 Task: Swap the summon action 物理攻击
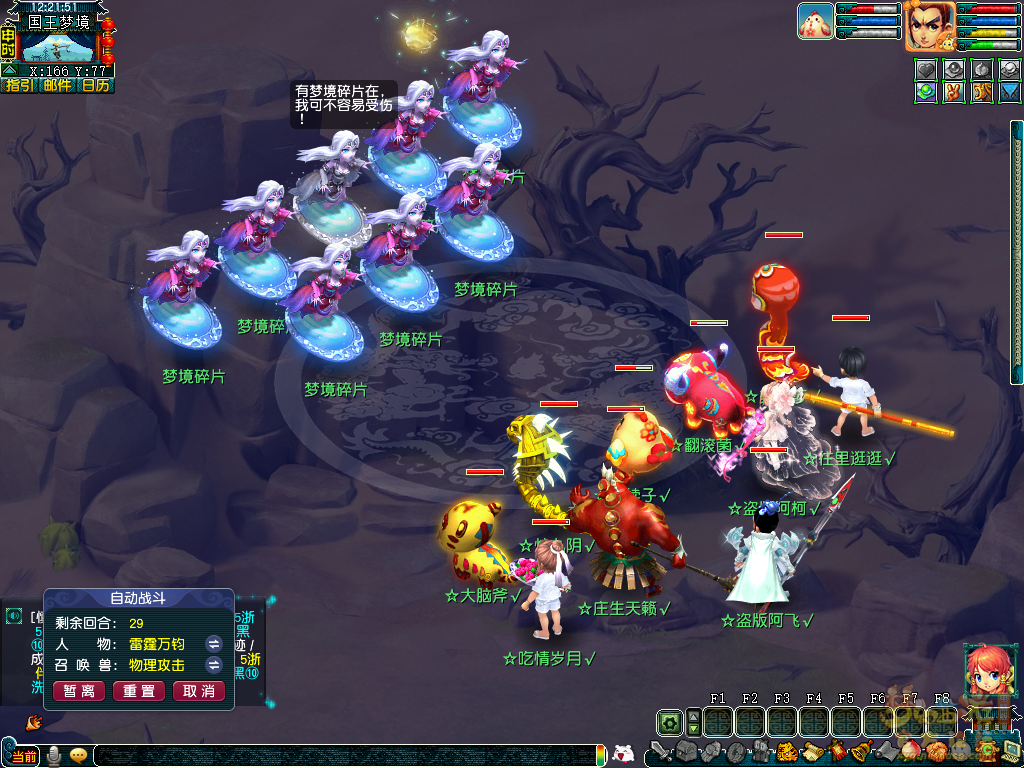click(x=213, y=665)
